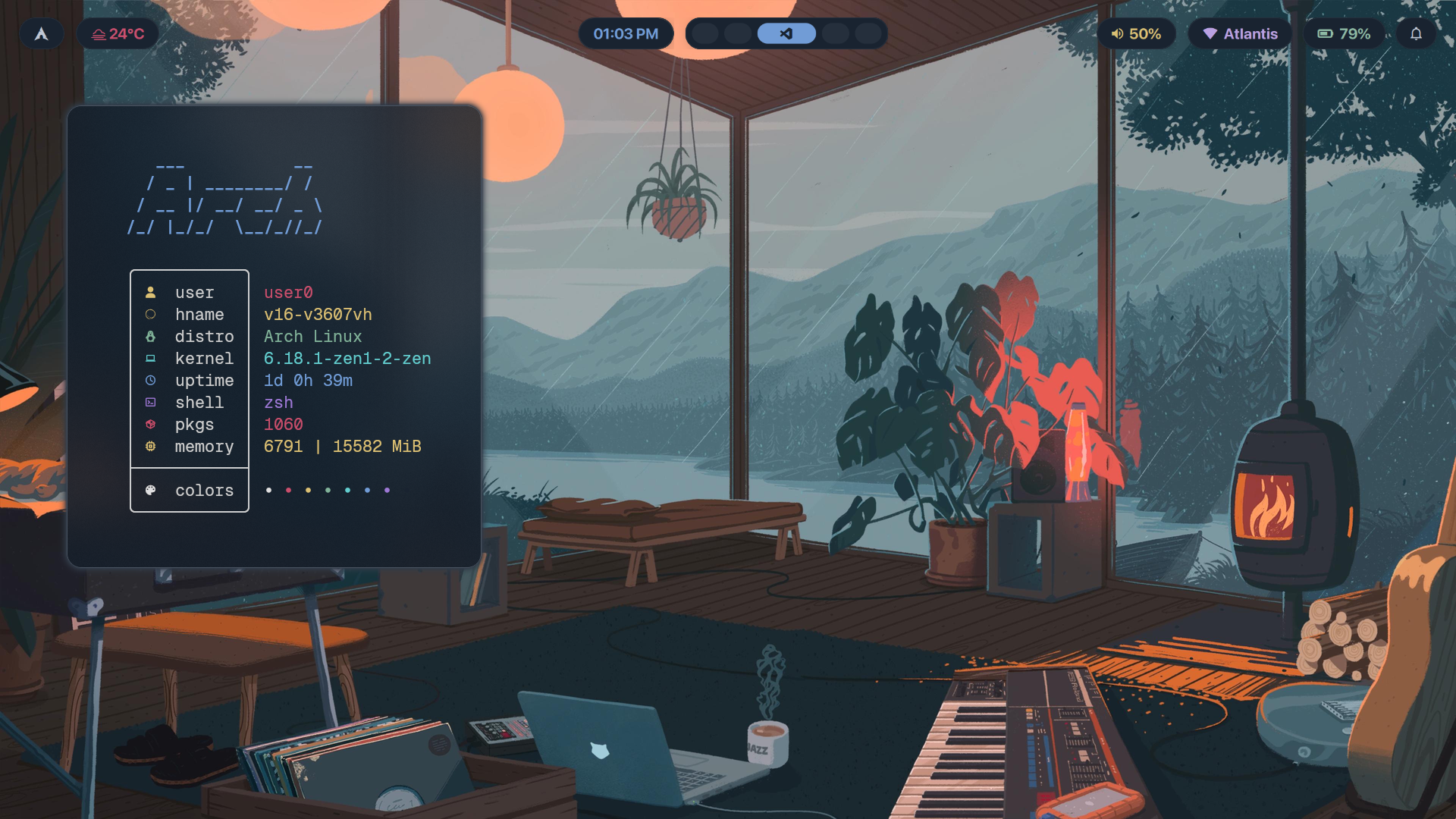Open the 01:03 PM clock widget
The image size is (1456, 819).
click(626, 34)
